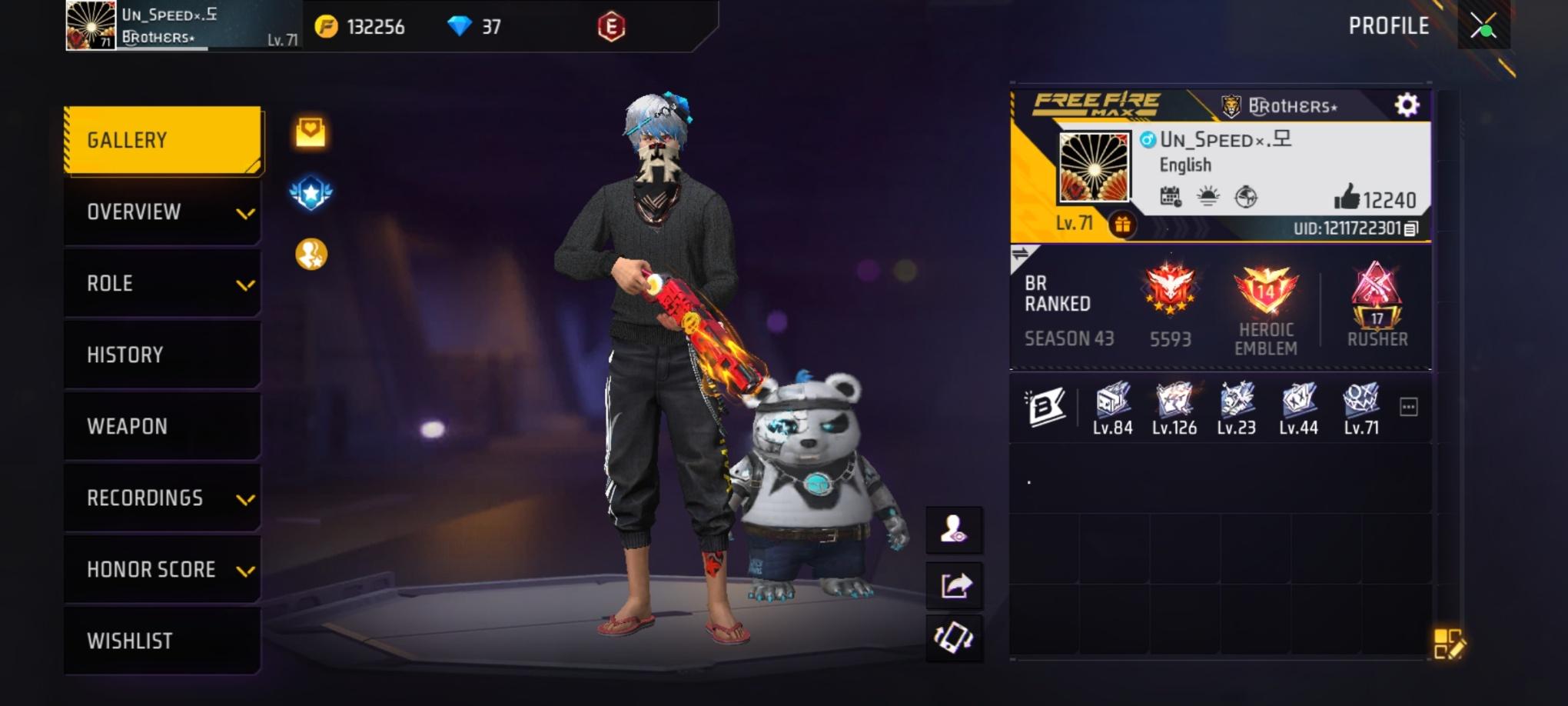Tap the share profile icon
Screen dimensions: 1568x706
(x=955, y=584)
